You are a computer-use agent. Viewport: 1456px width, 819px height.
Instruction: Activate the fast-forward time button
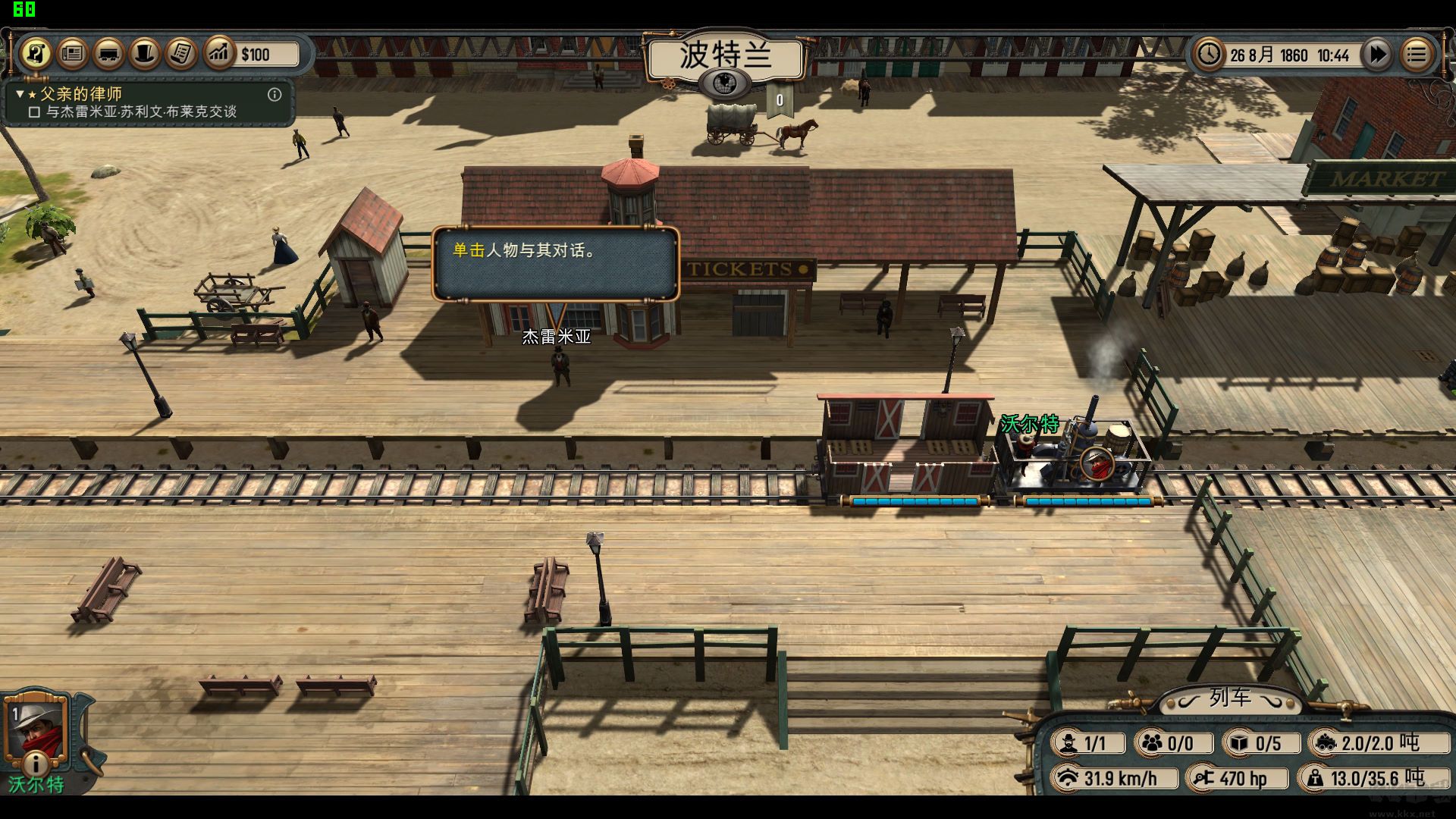pos(1376,55)
